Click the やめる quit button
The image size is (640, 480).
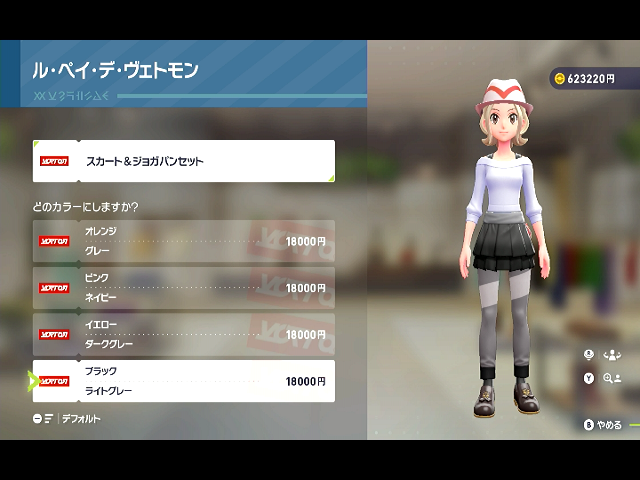603,424
